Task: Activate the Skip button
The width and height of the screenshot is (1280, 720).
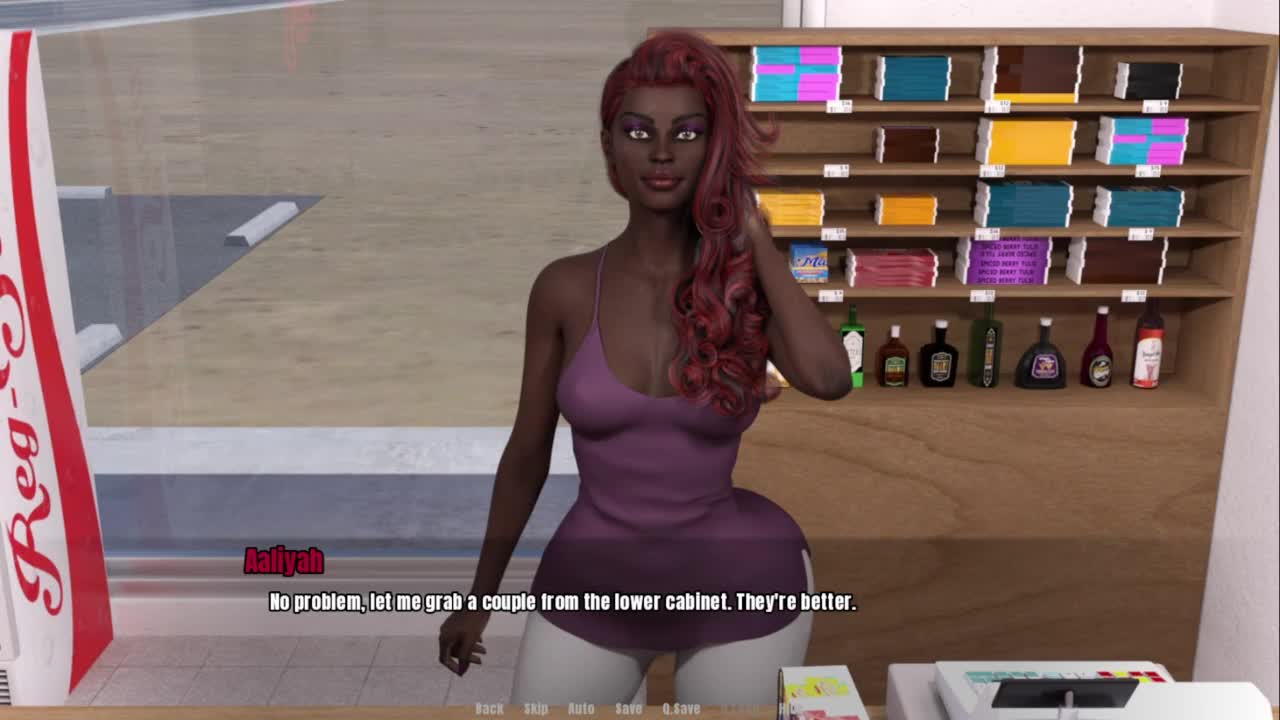Action: tap(536, 708)
